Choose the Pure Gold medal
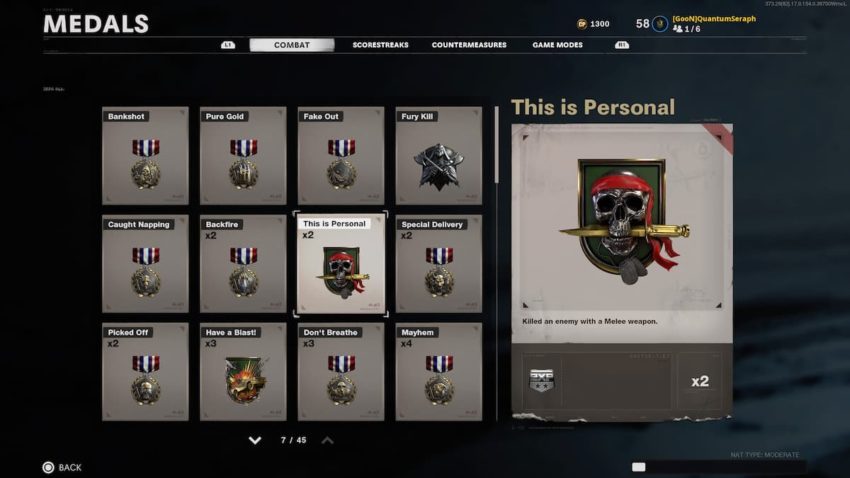Image resolution: width=850 pixels, height=478 pixels. [x=243, y=156]
